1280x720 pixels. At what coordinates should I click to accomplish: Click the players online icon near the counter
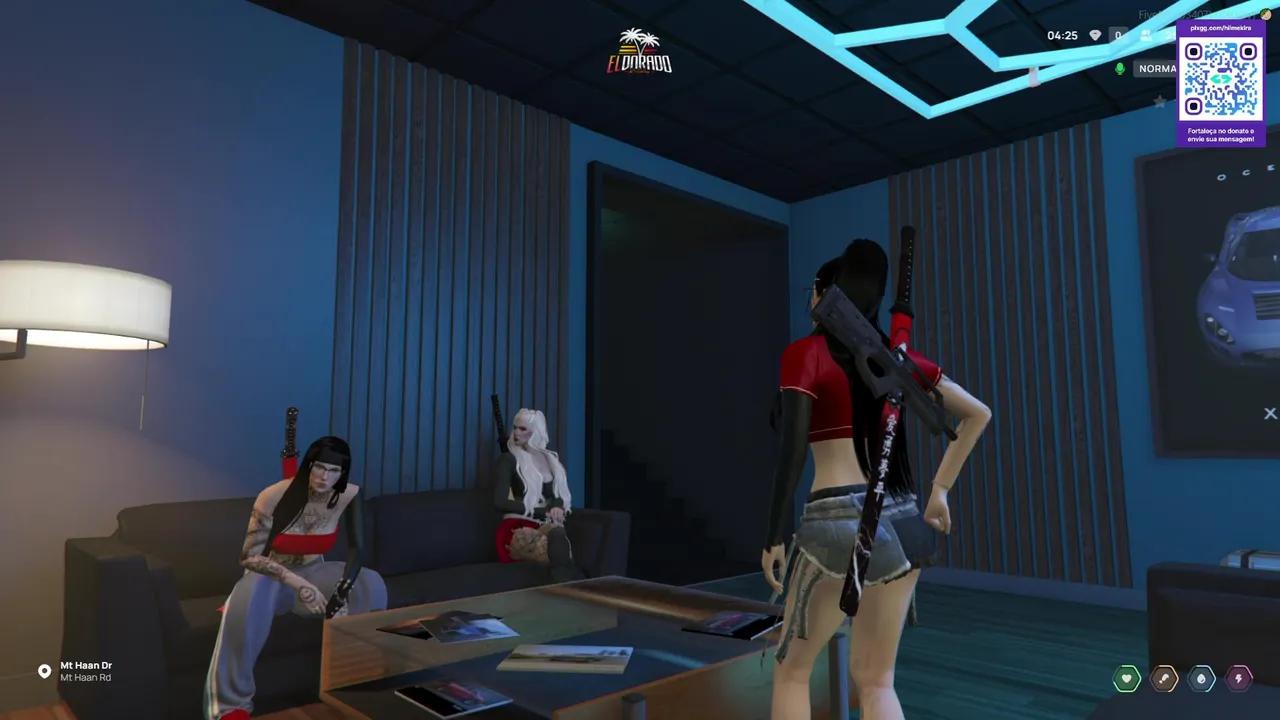[x=1146, y=35]
